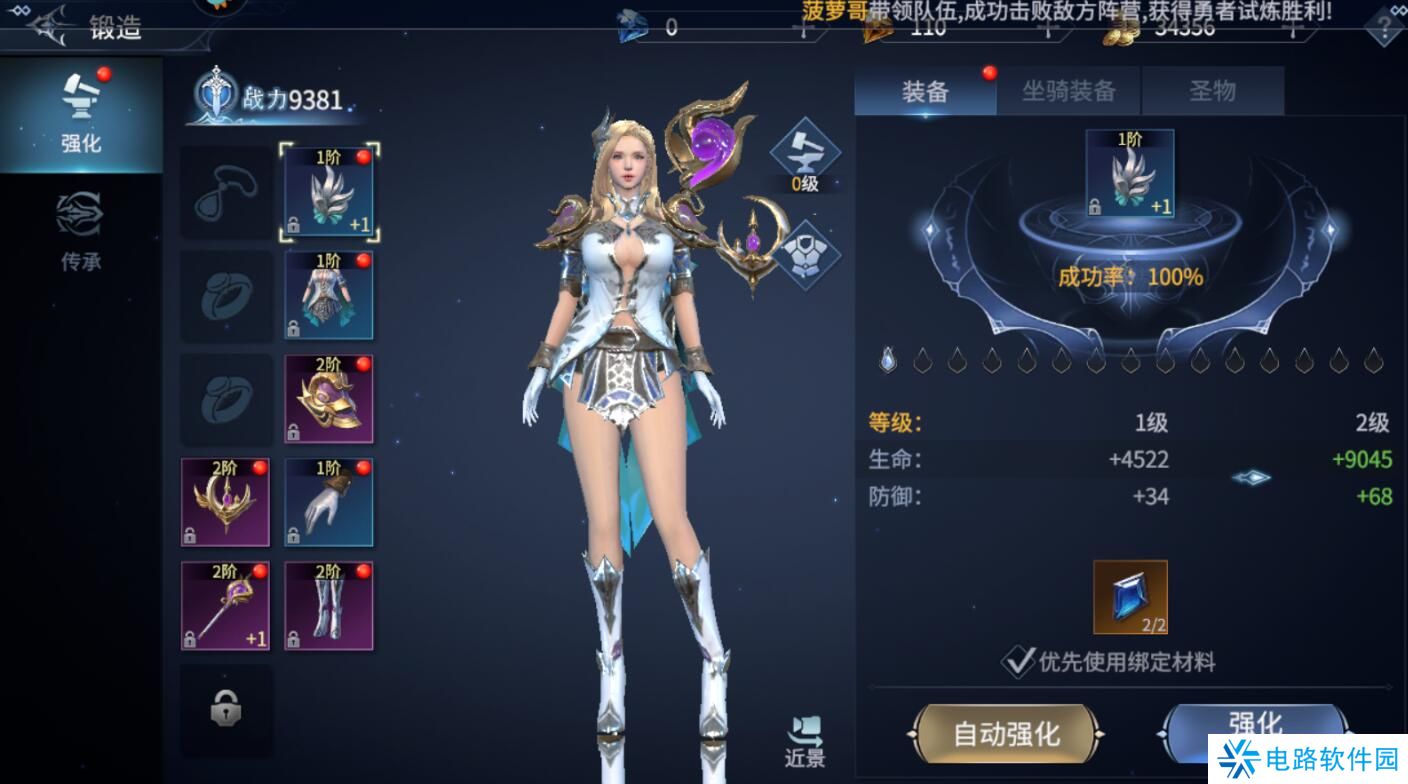
Task: Select the 1阶 gloves equipment slot
Action: pos(329,501)
